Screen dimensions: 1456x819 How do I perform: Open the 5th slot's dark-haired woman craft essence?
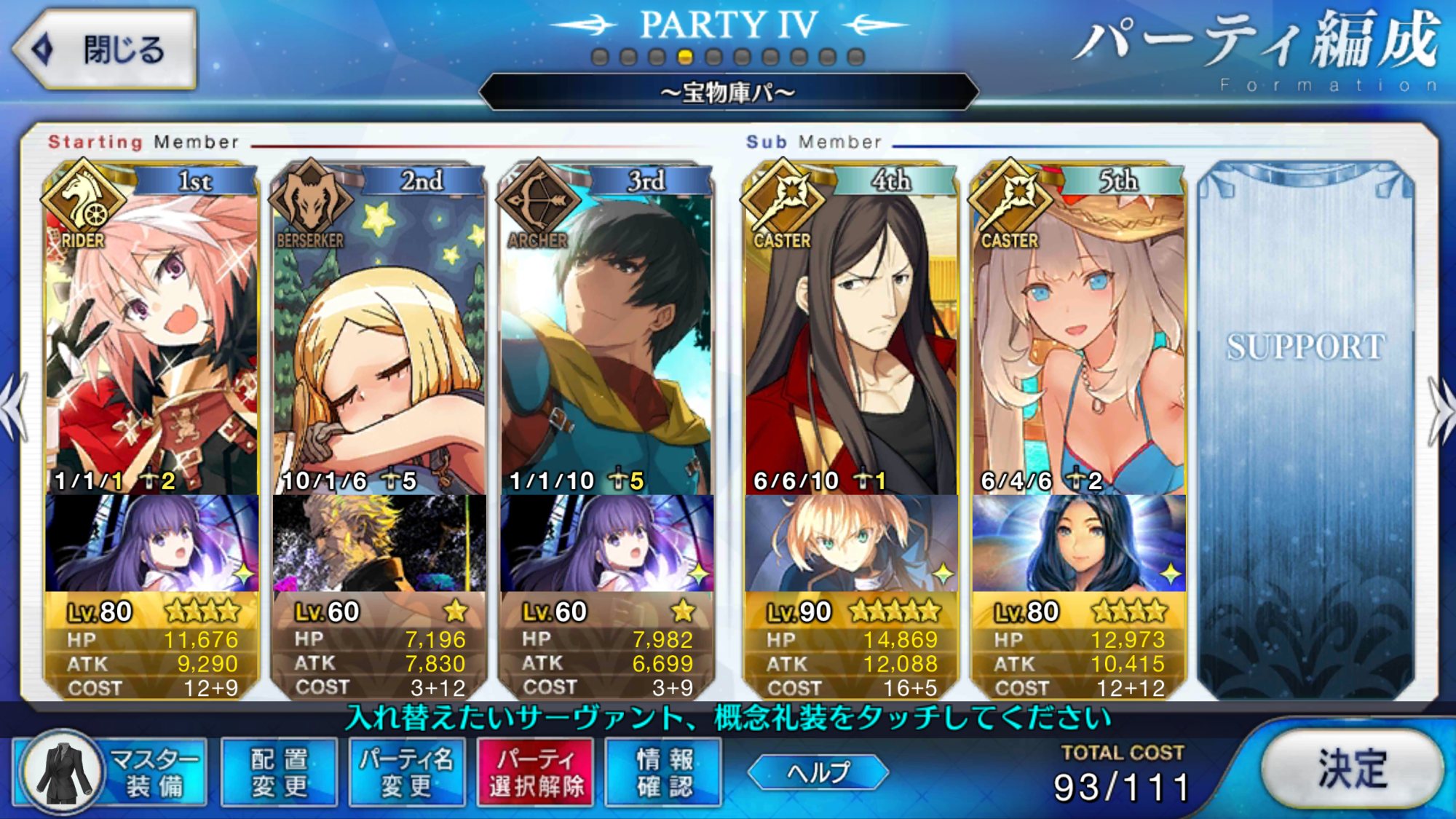(x=1079, y=543)
